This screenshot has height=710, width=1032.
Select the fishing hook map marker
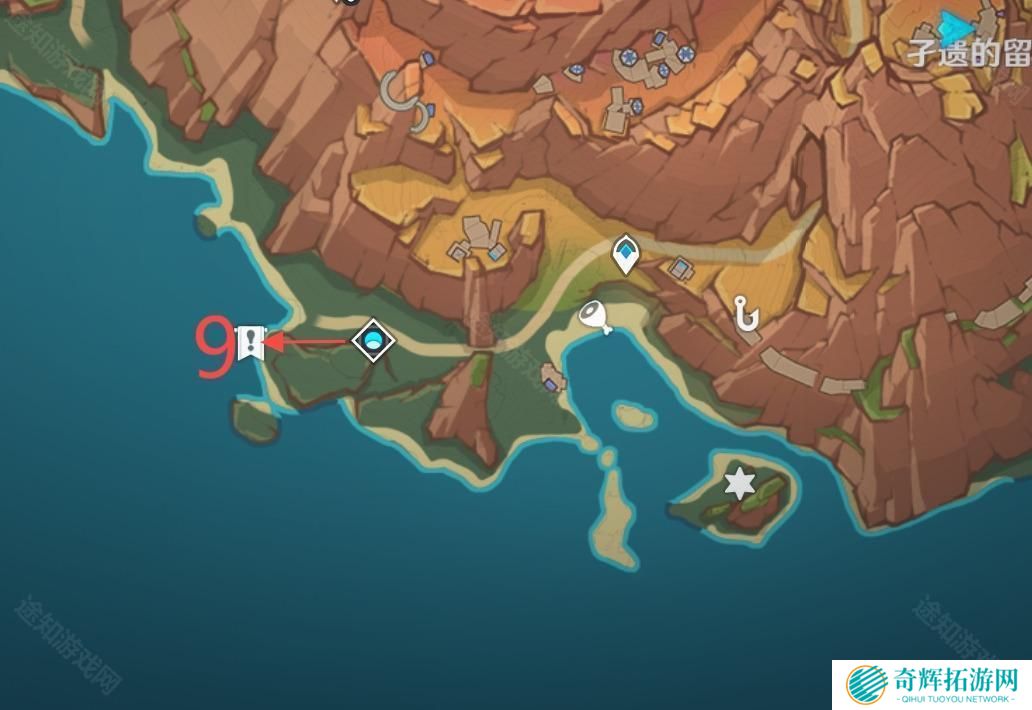(745, 315)
